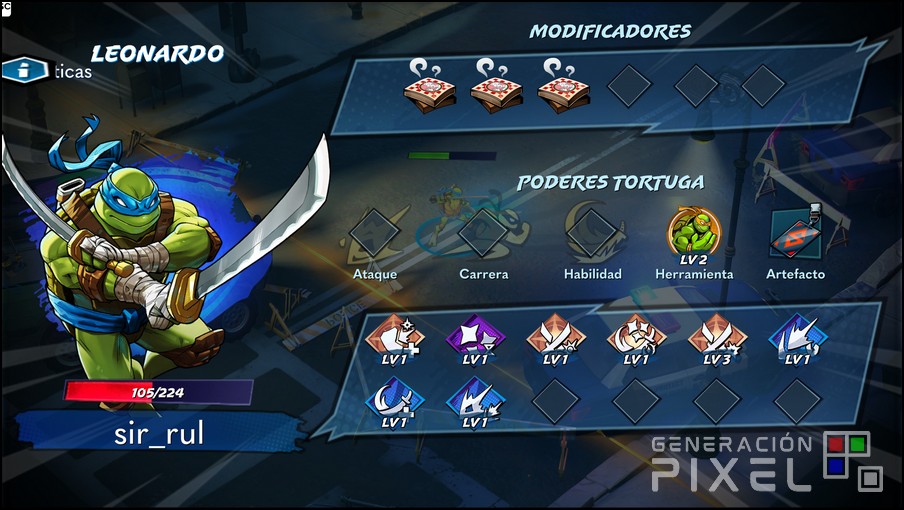Screen dimensions: 904x510
Task: Inspect the LV 2 Herramienta turtle power
Action: pyautogui.click(x=693, y=233)
